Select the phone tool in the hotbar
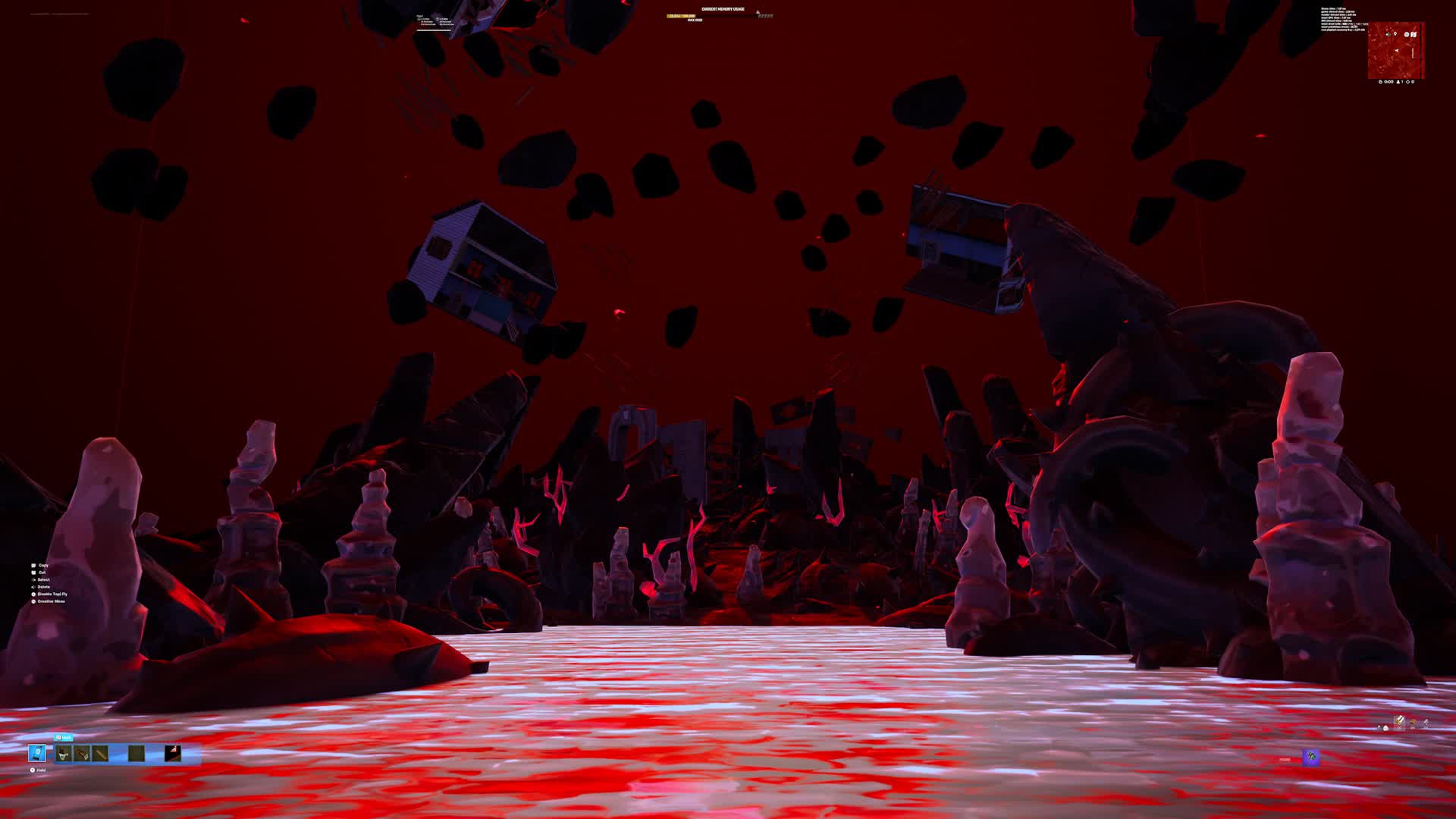 [x=37, y=752]
